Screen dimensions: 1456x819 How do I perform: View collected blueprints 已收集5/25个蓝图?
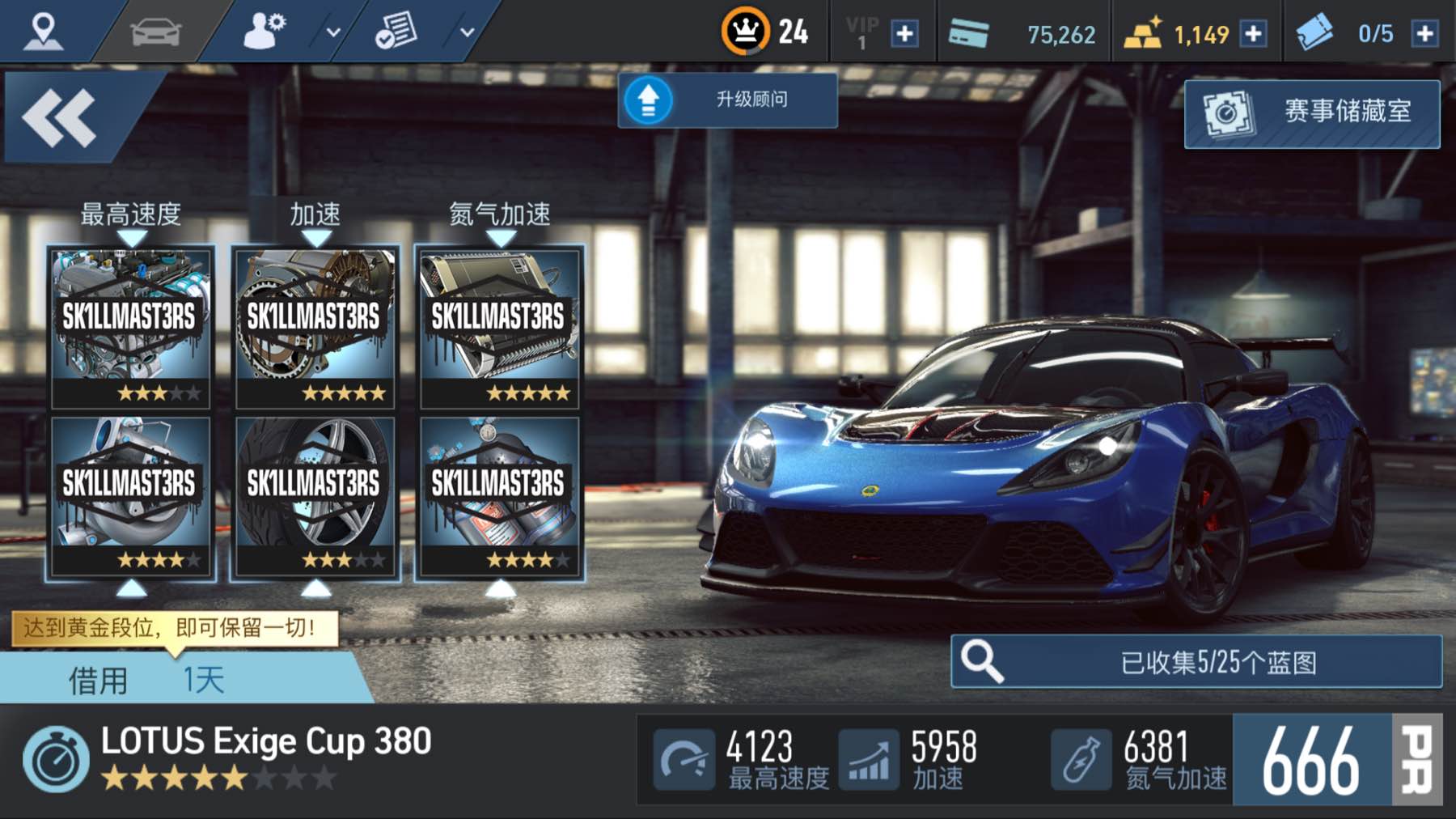pos(1196,662)
